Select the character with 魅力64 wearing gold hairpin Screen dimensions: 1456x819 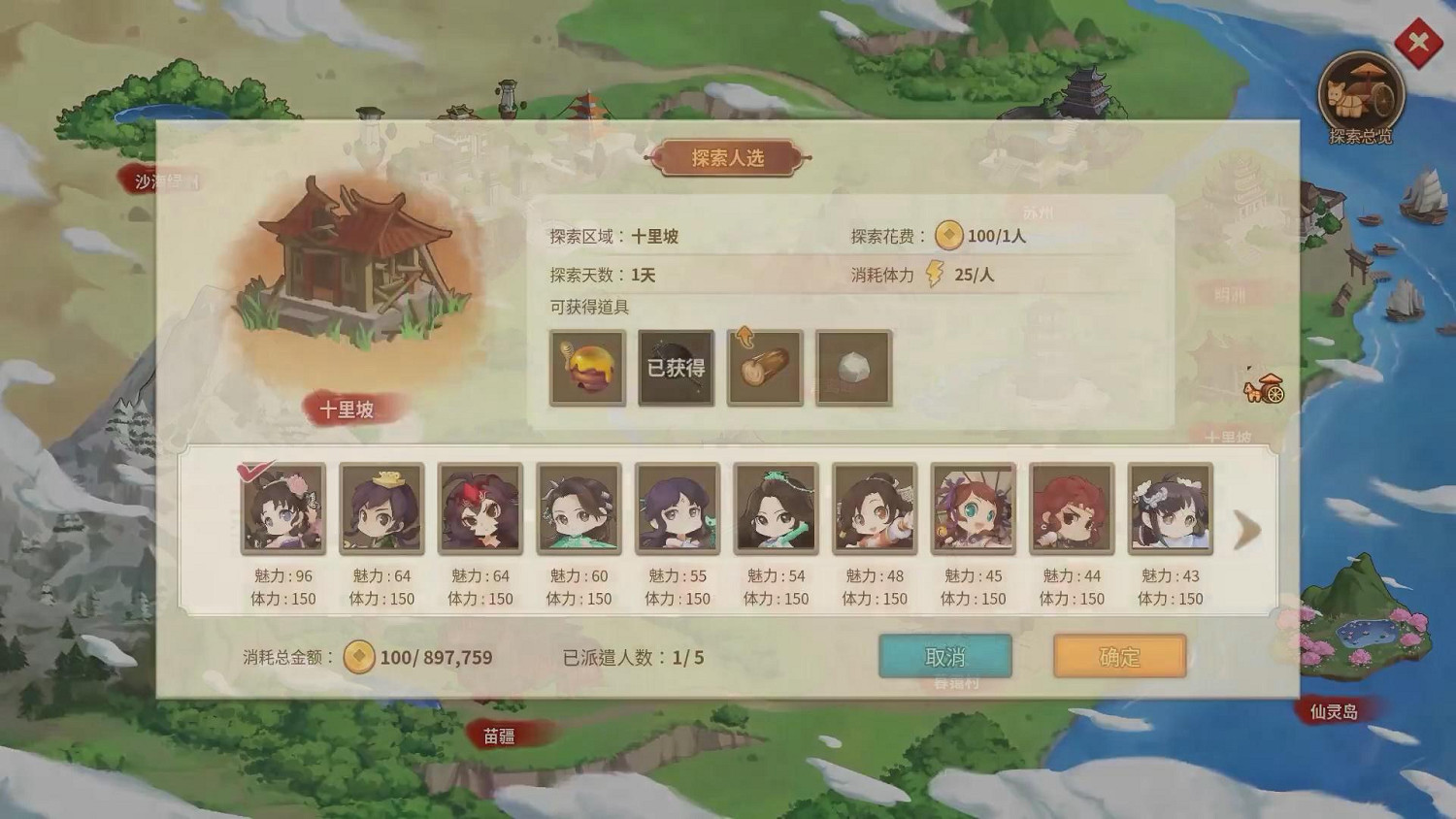pyautogui.click(x=381, y=509)
